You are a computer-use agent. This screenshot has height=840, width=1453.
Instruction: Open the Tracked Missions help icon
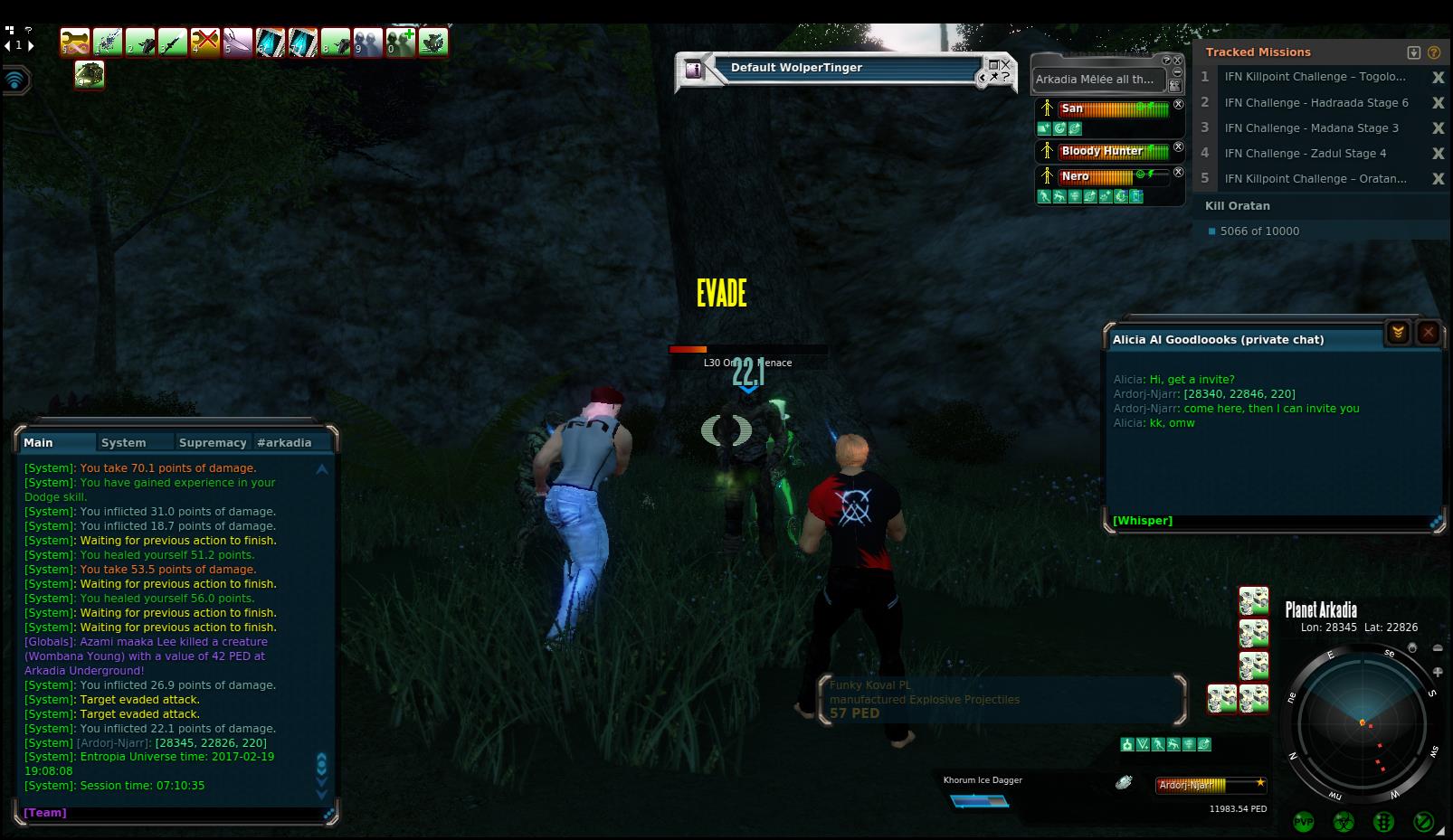(1434, 52)
